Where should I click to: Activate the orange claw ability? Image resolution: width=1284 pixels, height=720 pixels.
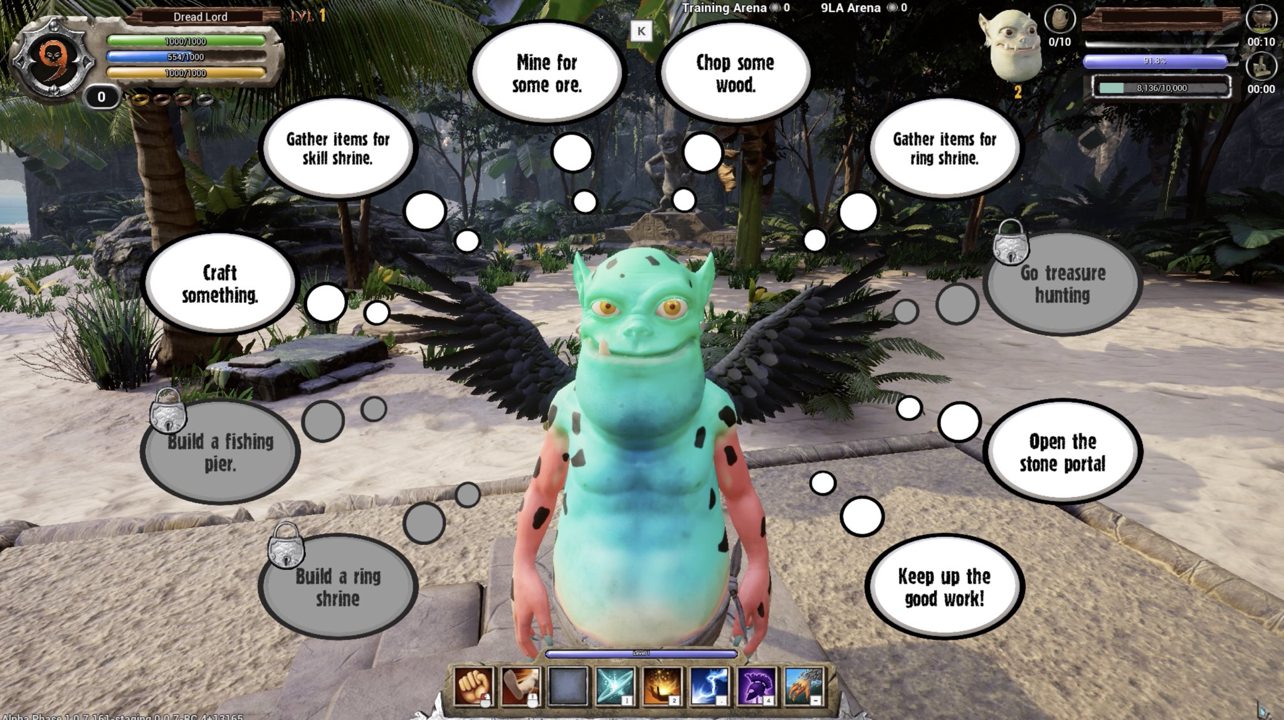click(x=804, y=686)
